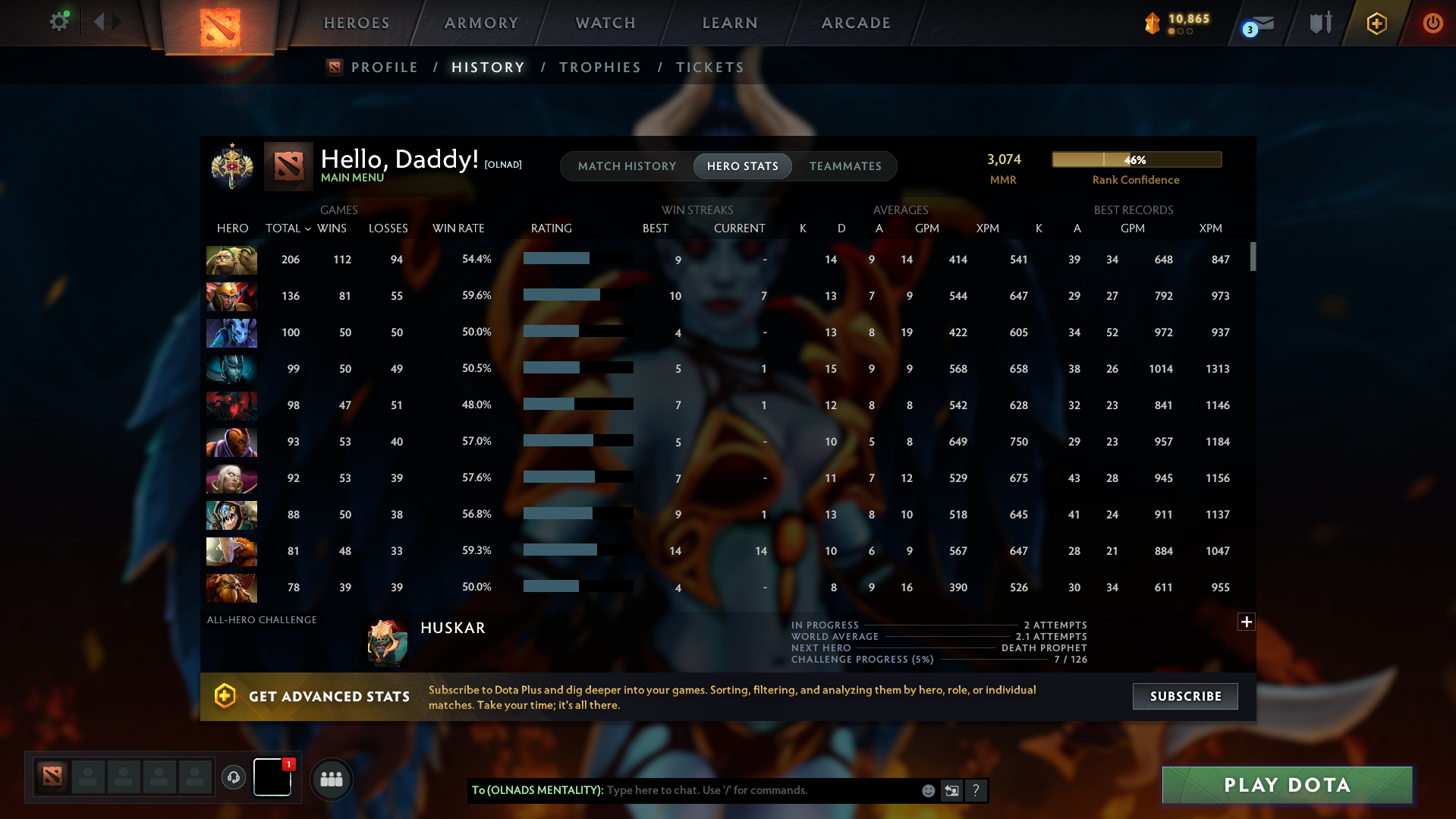Viewport: 1456px width, 819px height.
Task: Open the settings gear icon
Action: pyautogui.click(x=58, y=22)
